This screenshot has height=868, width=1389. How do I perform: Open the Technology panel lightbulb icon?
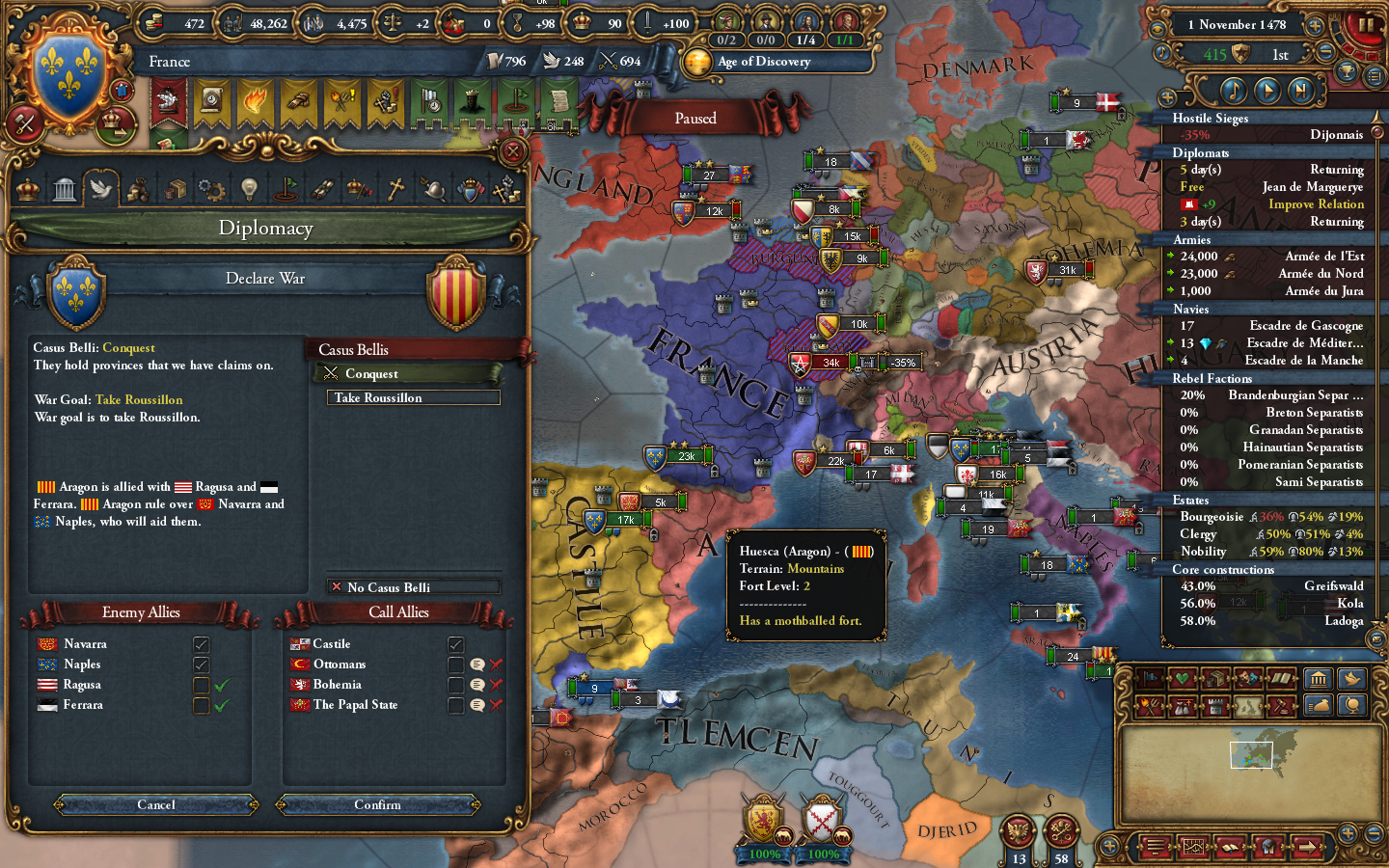(x=249, y=188)
